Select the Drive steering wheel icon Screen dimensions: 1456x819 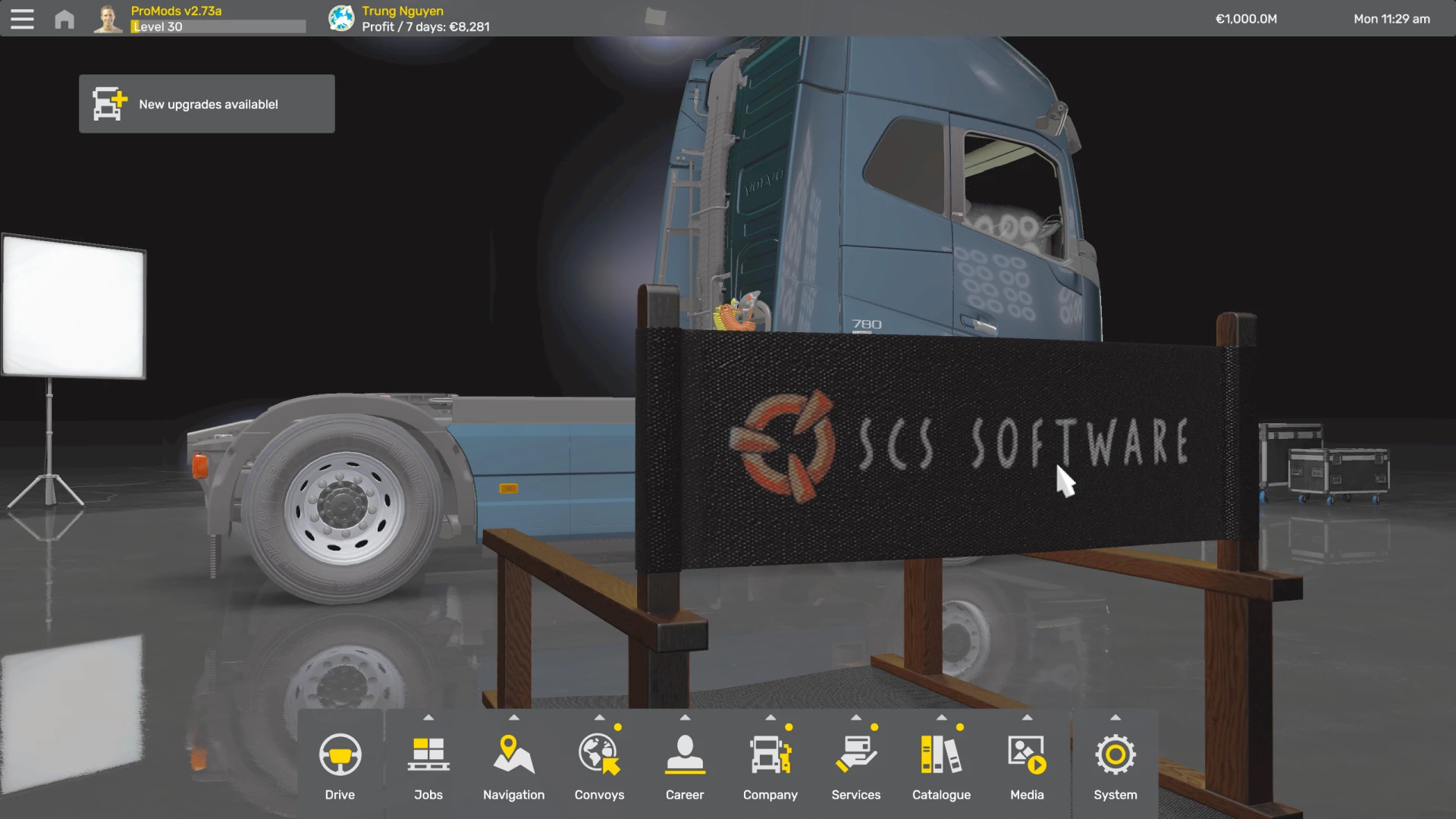click(x=340, y=755)
